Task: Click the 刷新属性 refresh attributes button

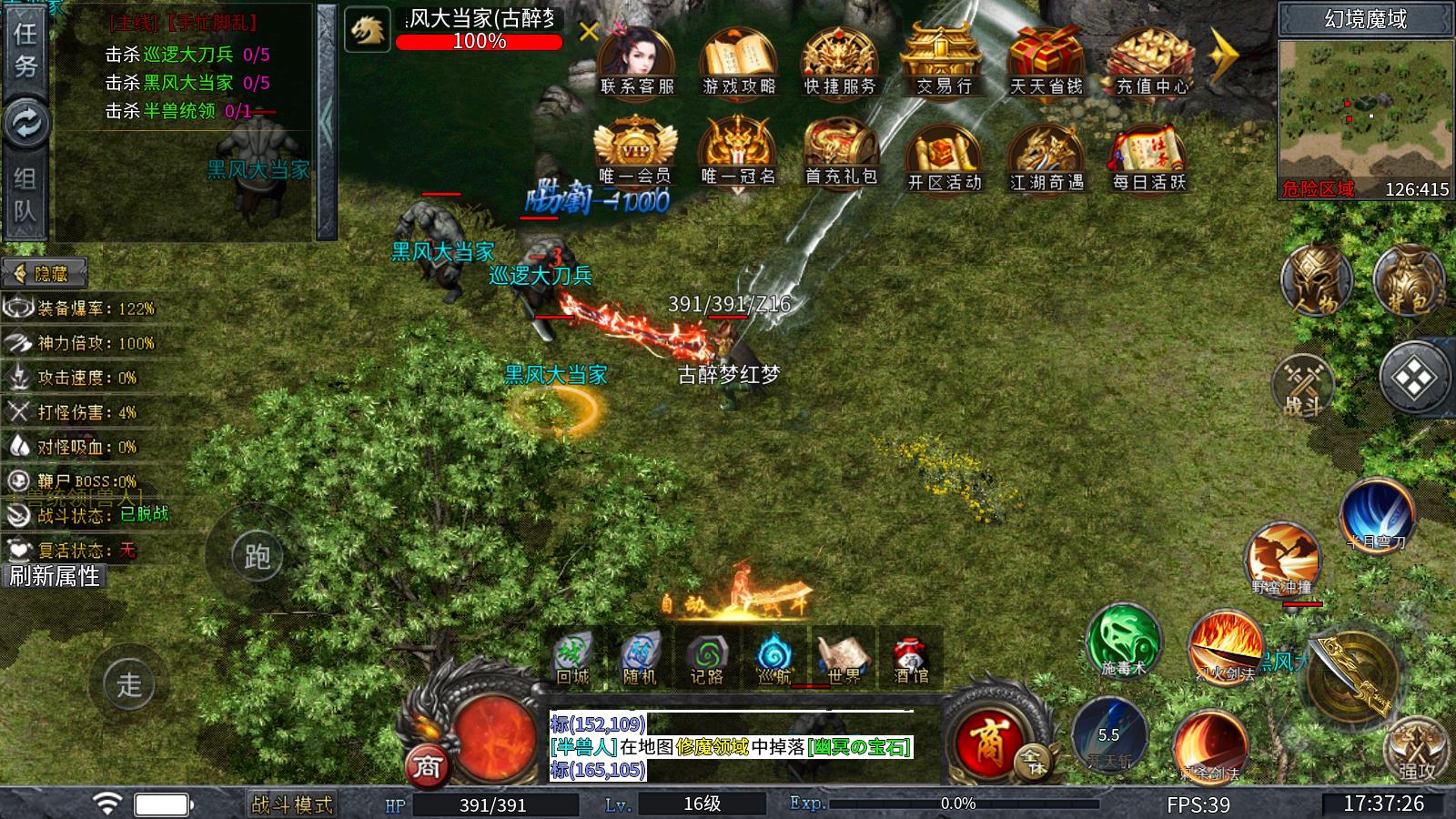Action: 55,576
